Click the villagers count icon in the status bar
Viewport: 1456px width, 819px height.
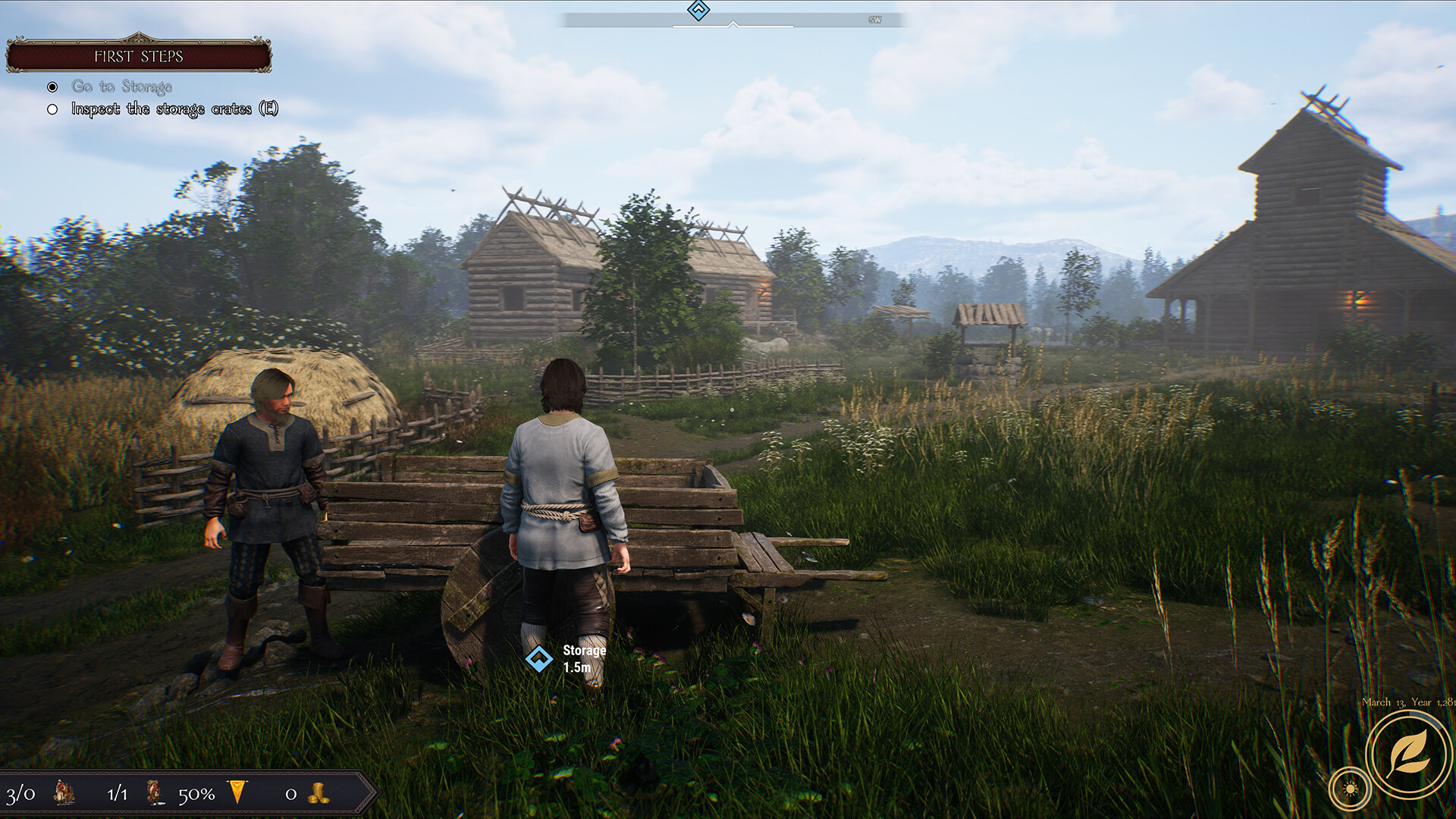(62, 793)
